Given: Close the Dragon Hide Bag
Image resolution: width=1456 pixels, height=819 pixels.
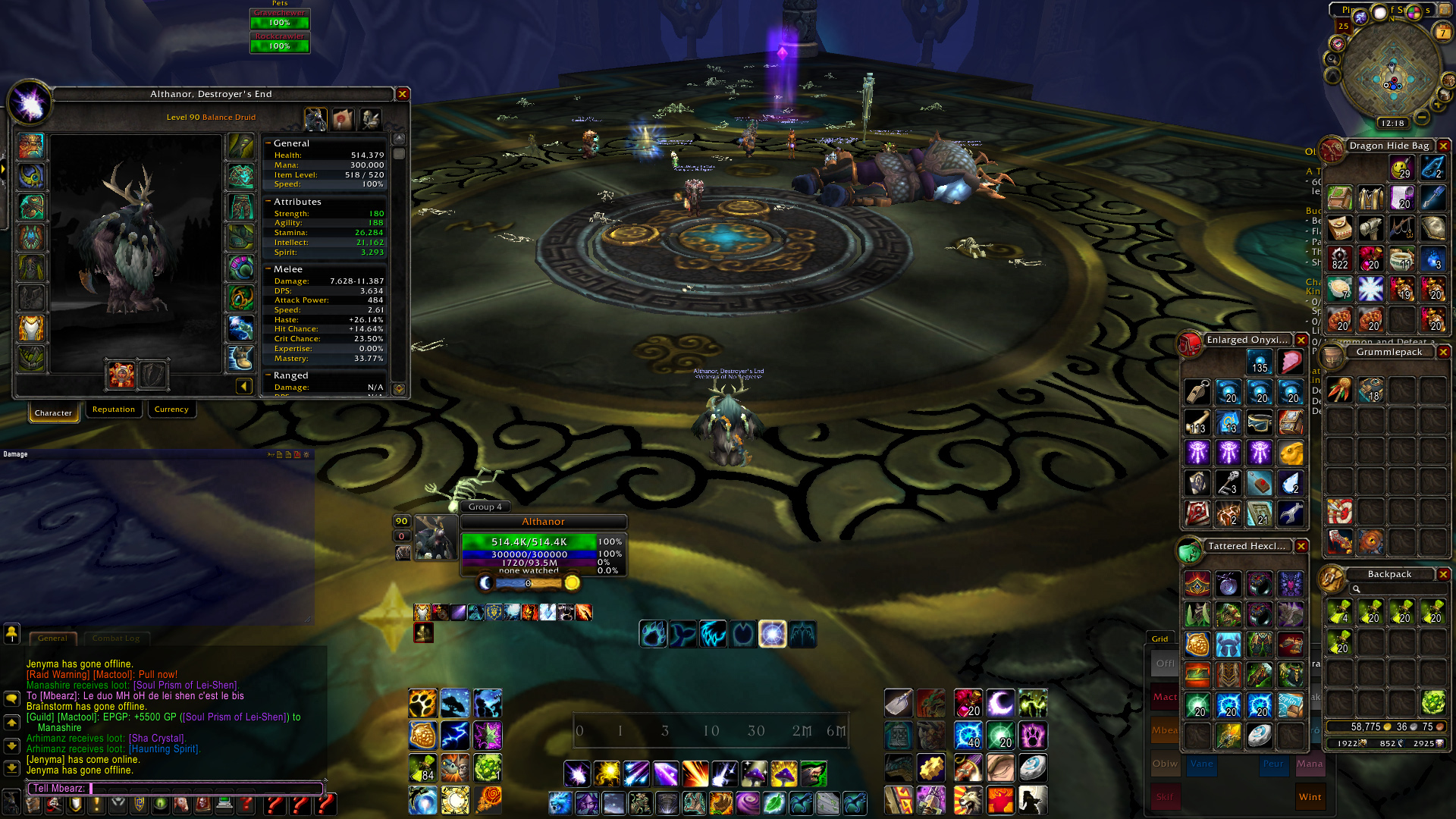Looking at the screenshot, I should point(1444,146).
